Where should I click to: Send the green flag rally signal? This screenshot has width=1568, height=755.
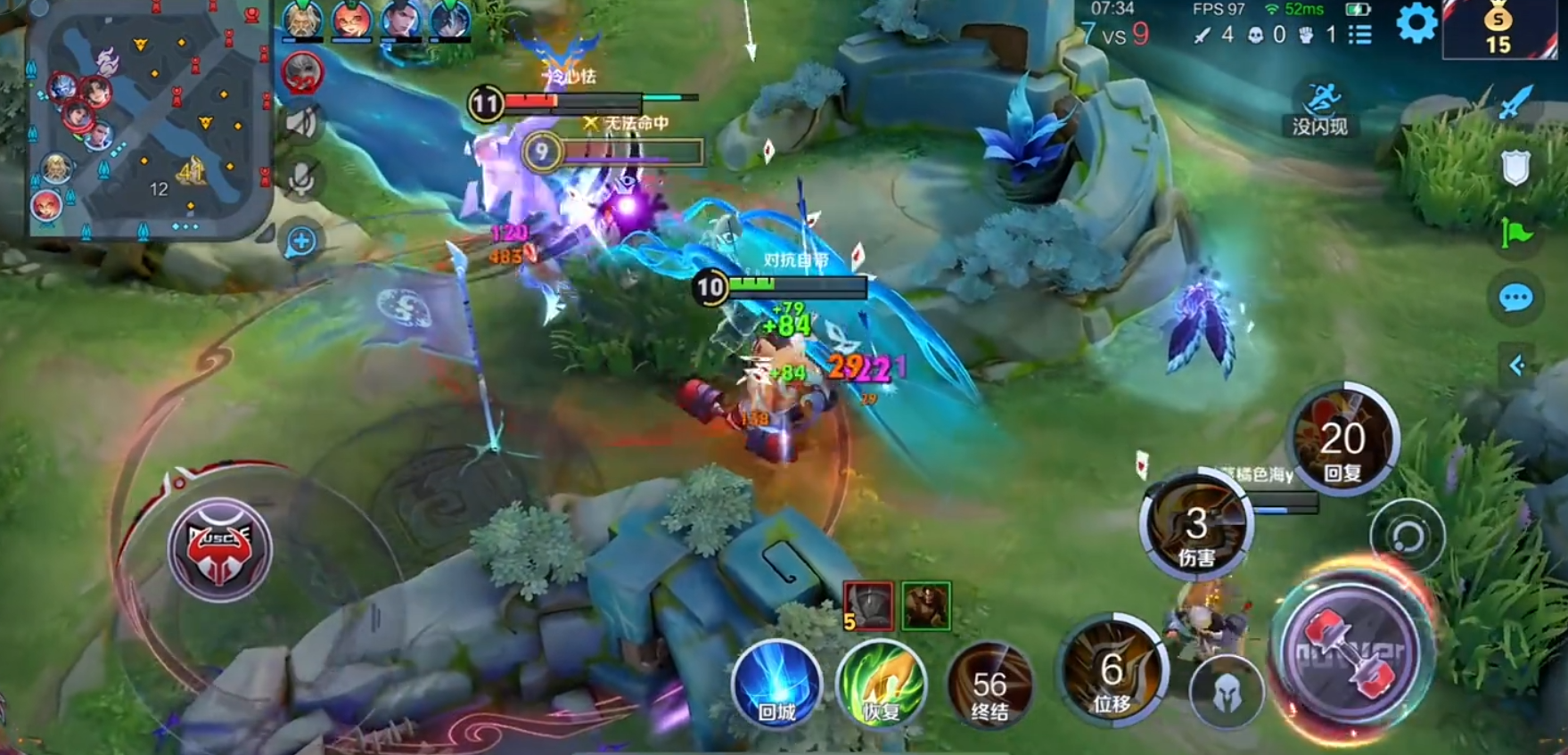[x=1515, y=234]
